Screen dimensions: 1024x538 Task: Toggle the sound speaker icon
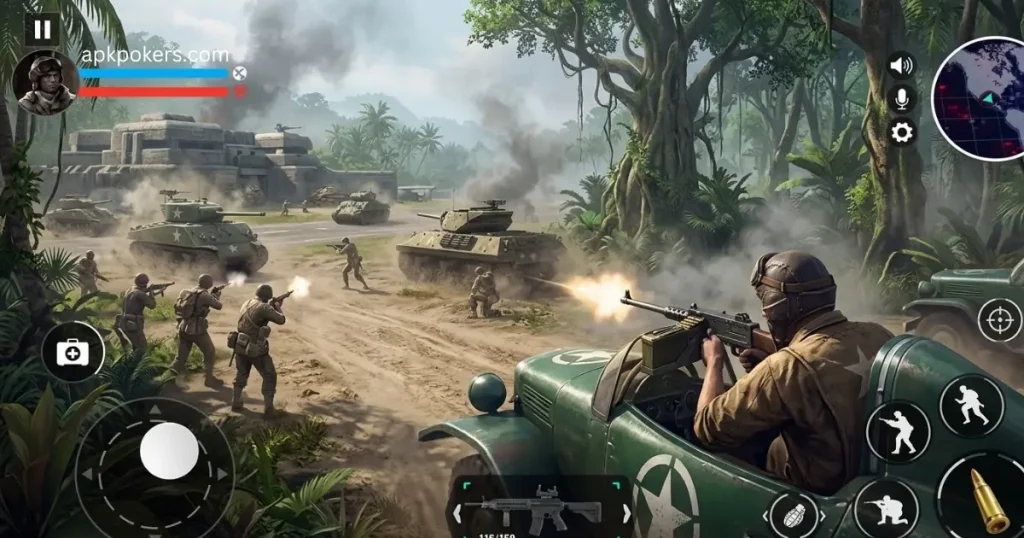pos(902,66)
